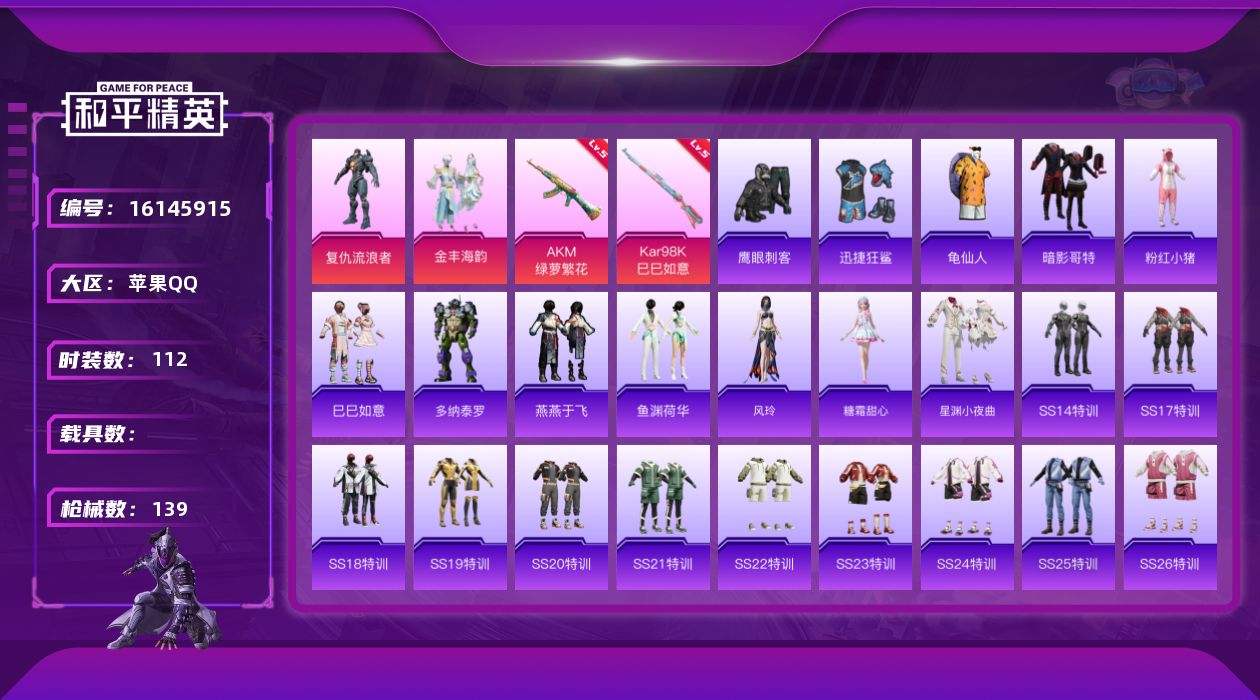Open the 鱼渊荷华 outfit card
Screen dimensions: 1260x700
[663, 364]
